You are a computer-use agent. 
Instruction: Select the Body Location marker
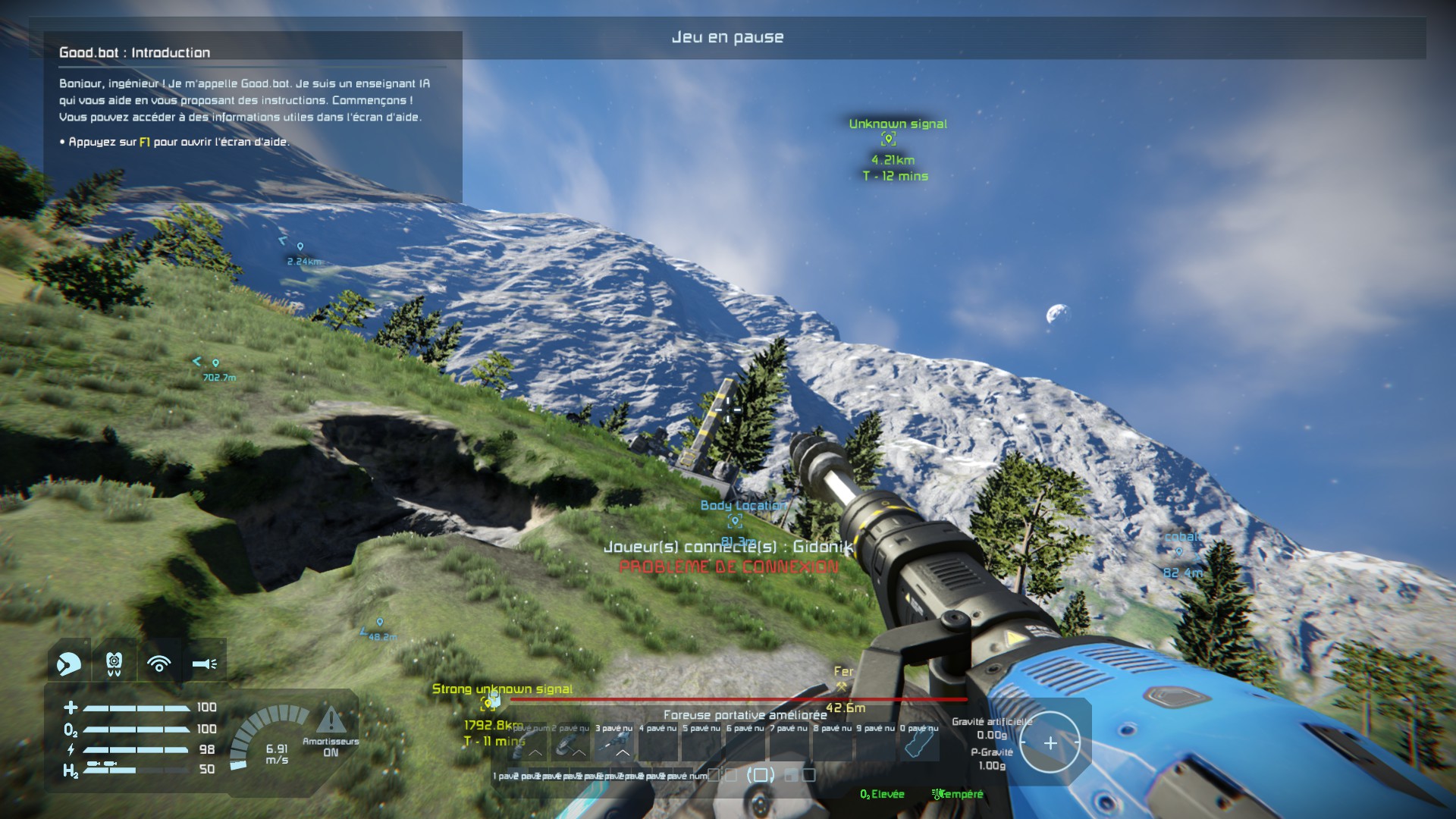pos(735,521)
